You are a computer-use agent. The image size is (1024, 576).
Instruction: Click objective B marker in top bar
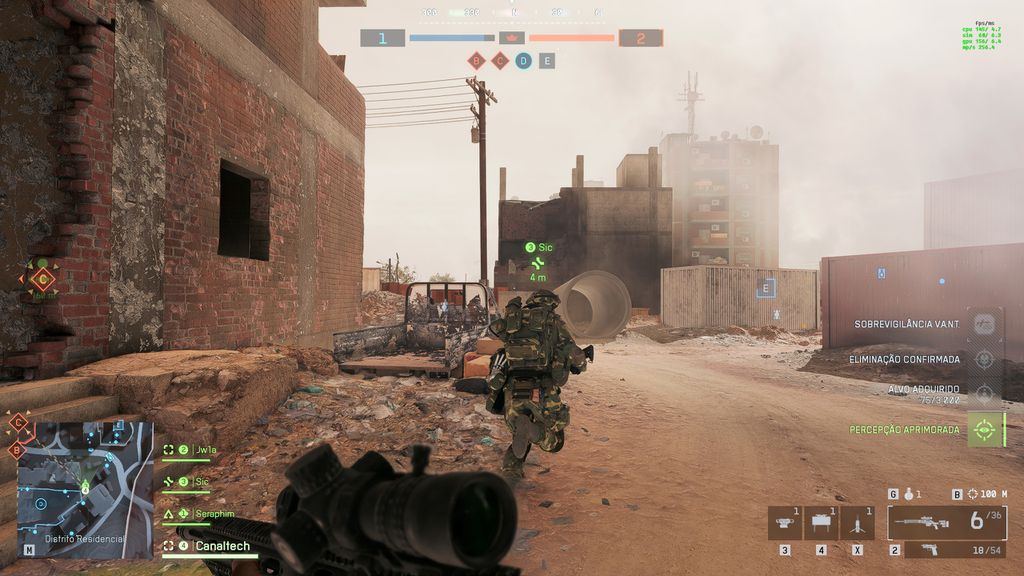(x=476, y=61)
